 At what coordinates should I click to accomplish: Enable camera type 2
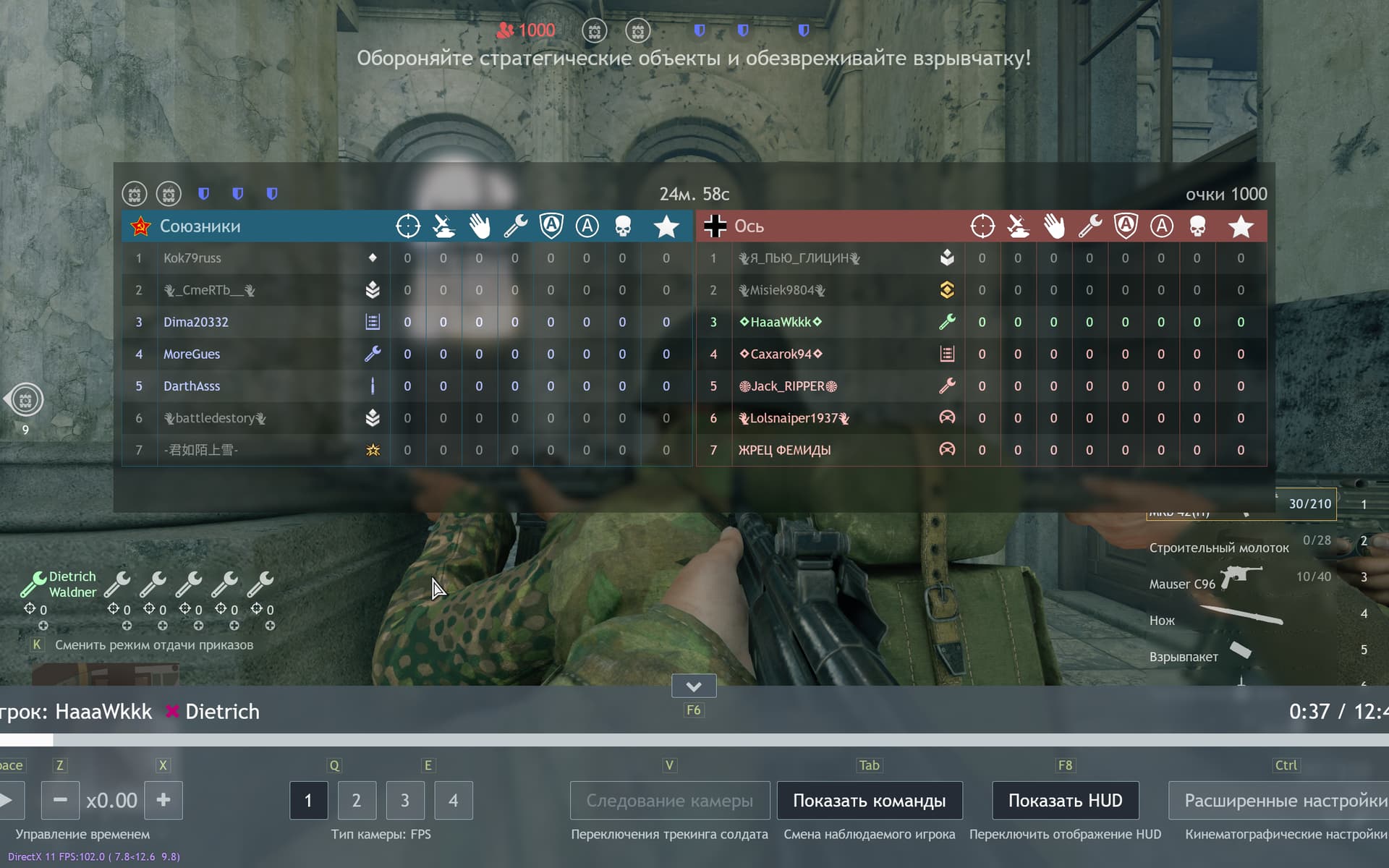[x=357, y=800]
